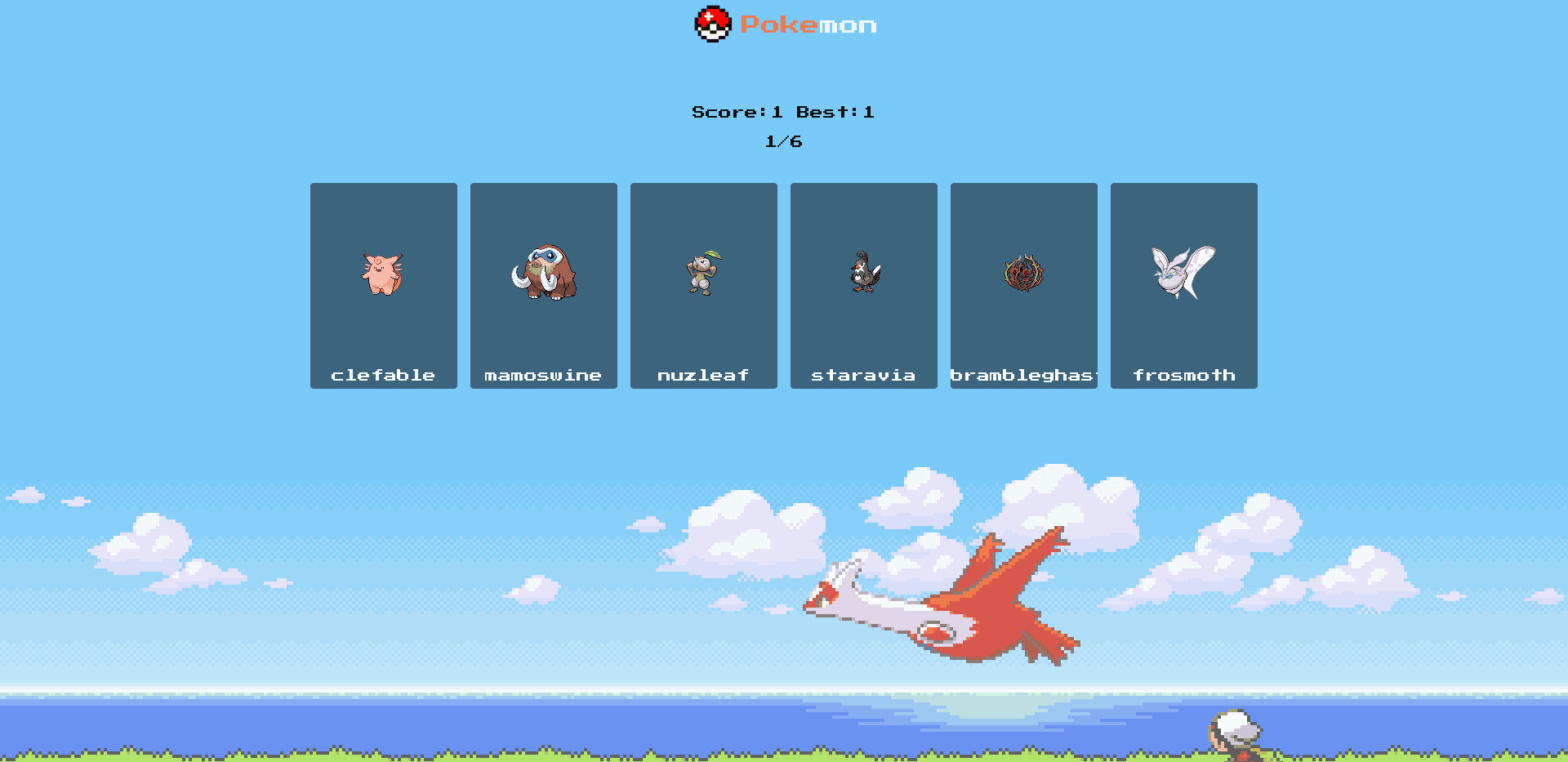This screenshot has height=762, width=1568.
Task: Select the Nuzleaf sprite
Action: point(703,274)
